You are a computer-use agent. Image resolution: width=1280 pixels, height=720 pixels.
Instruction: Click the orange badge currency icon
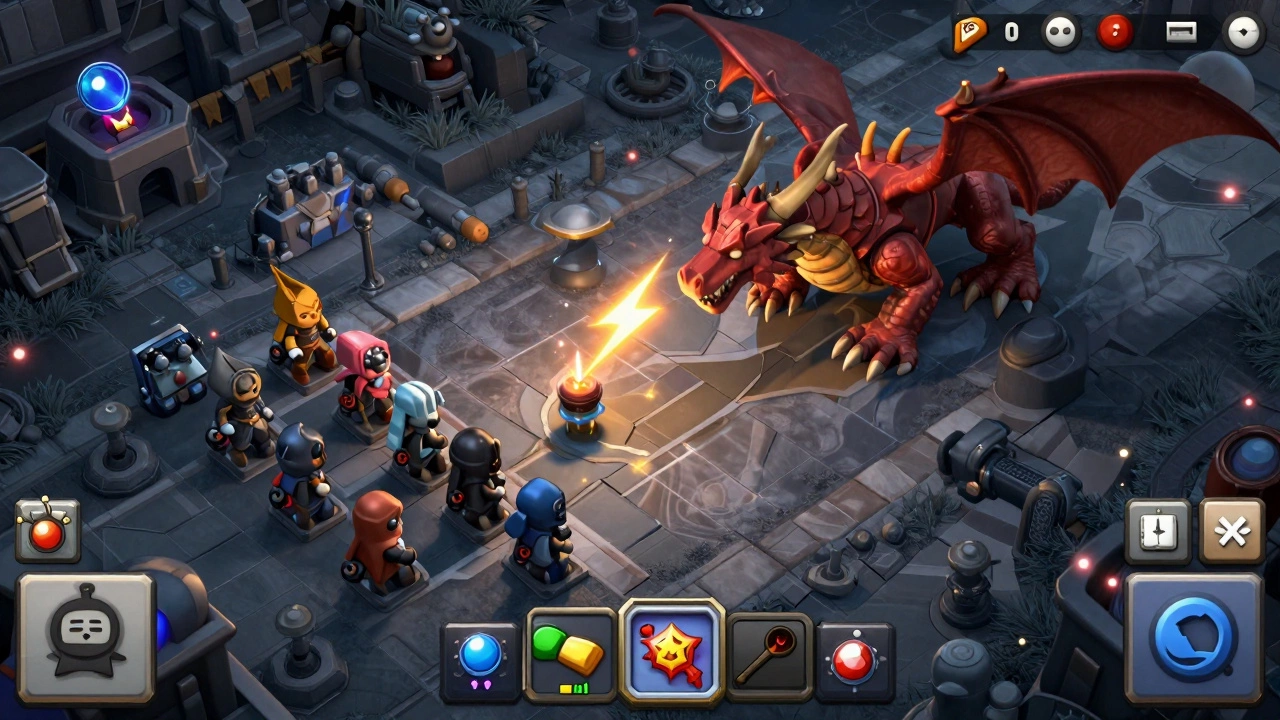click(x=969, y=34)
